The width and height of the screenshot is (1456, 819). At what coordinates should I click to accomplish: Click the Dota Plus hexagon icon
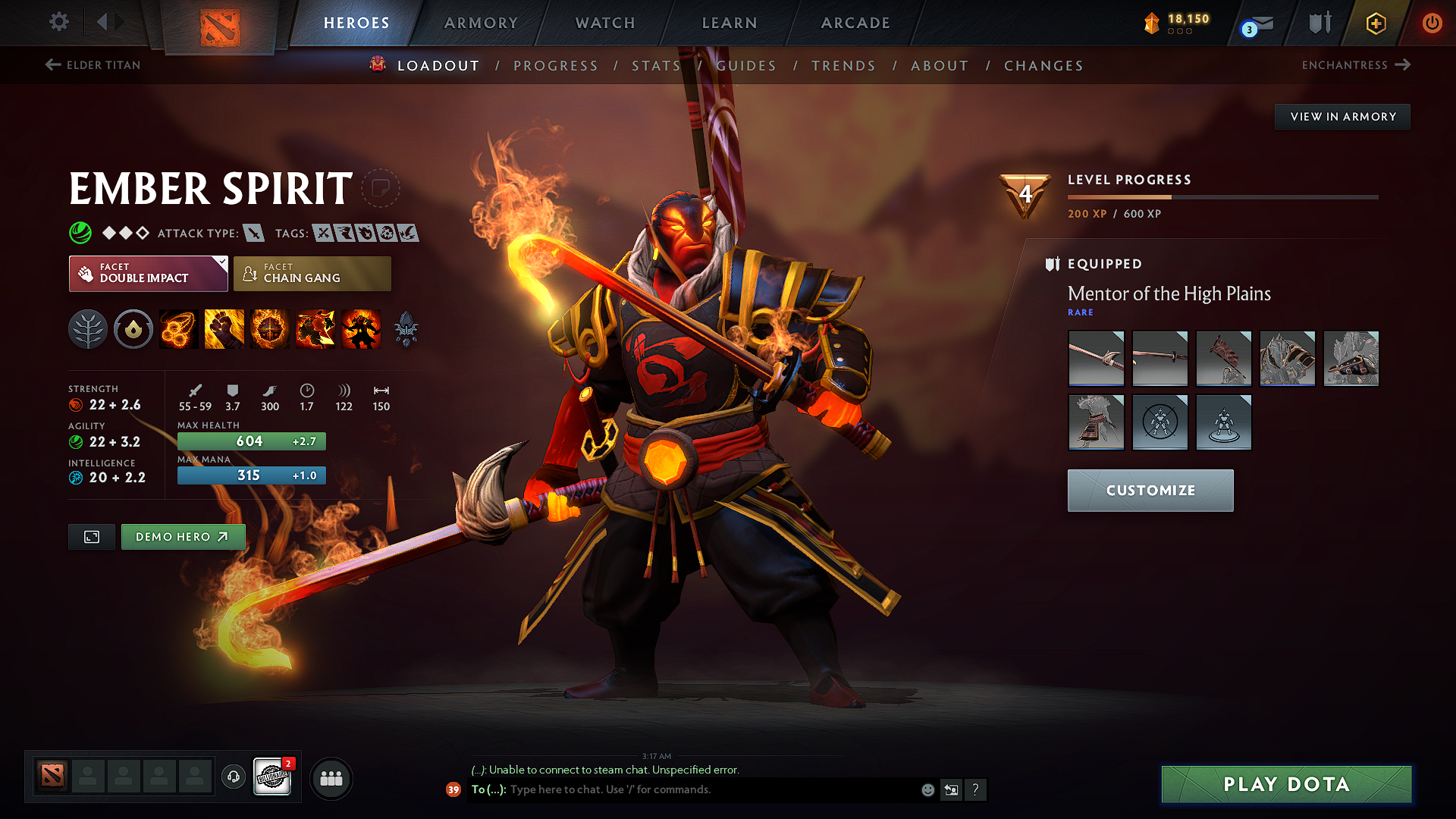pyautogui.click(x=1375, y=23)
